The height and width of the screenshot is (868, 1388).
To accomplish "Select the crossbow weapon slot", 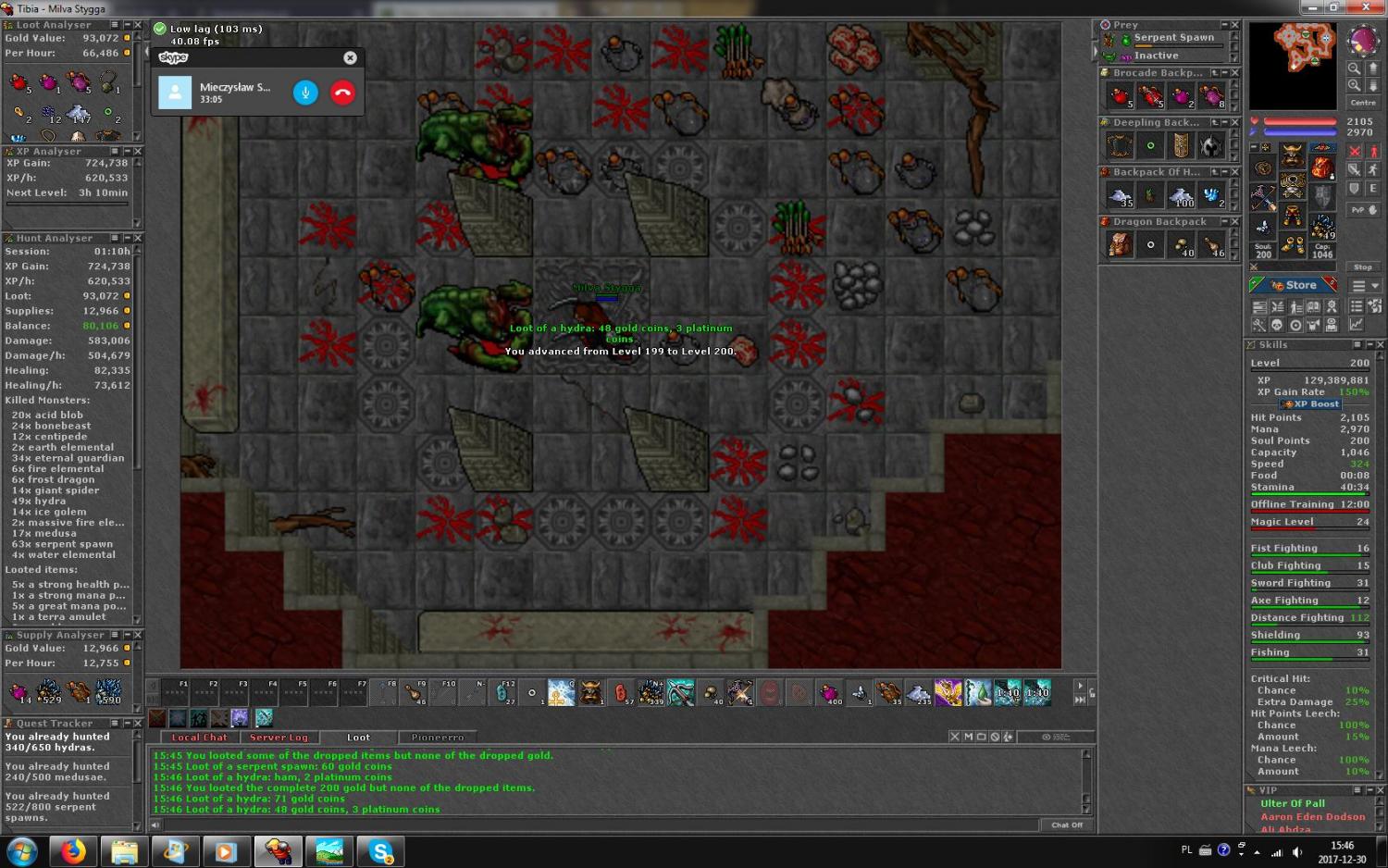I will tap(1262, 196).
